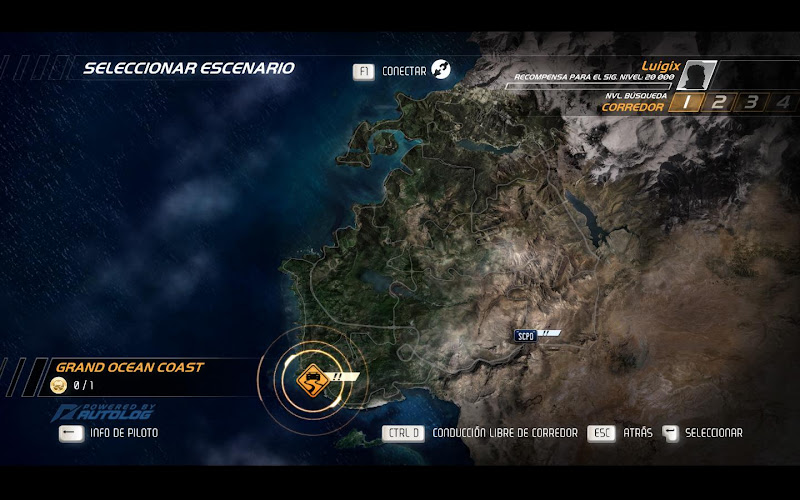800x500 pixels.
Task: Click the Luigix player avatar
Action: pos(696,75)
